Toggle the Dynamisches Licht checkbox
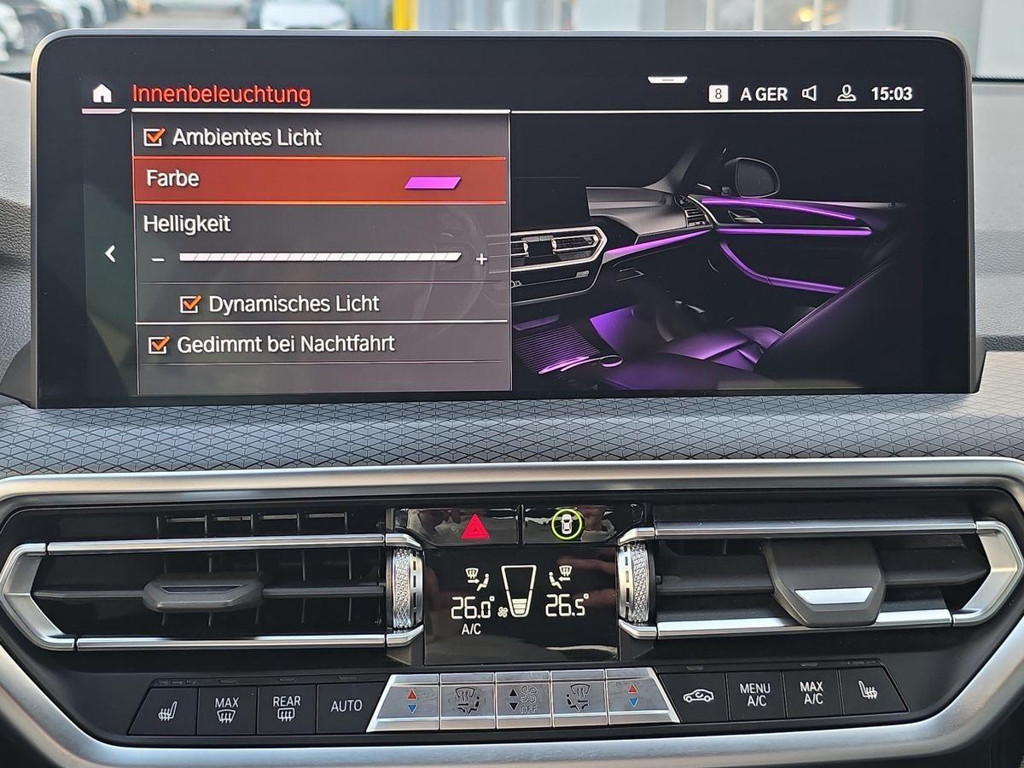 (x=190, y=304)
